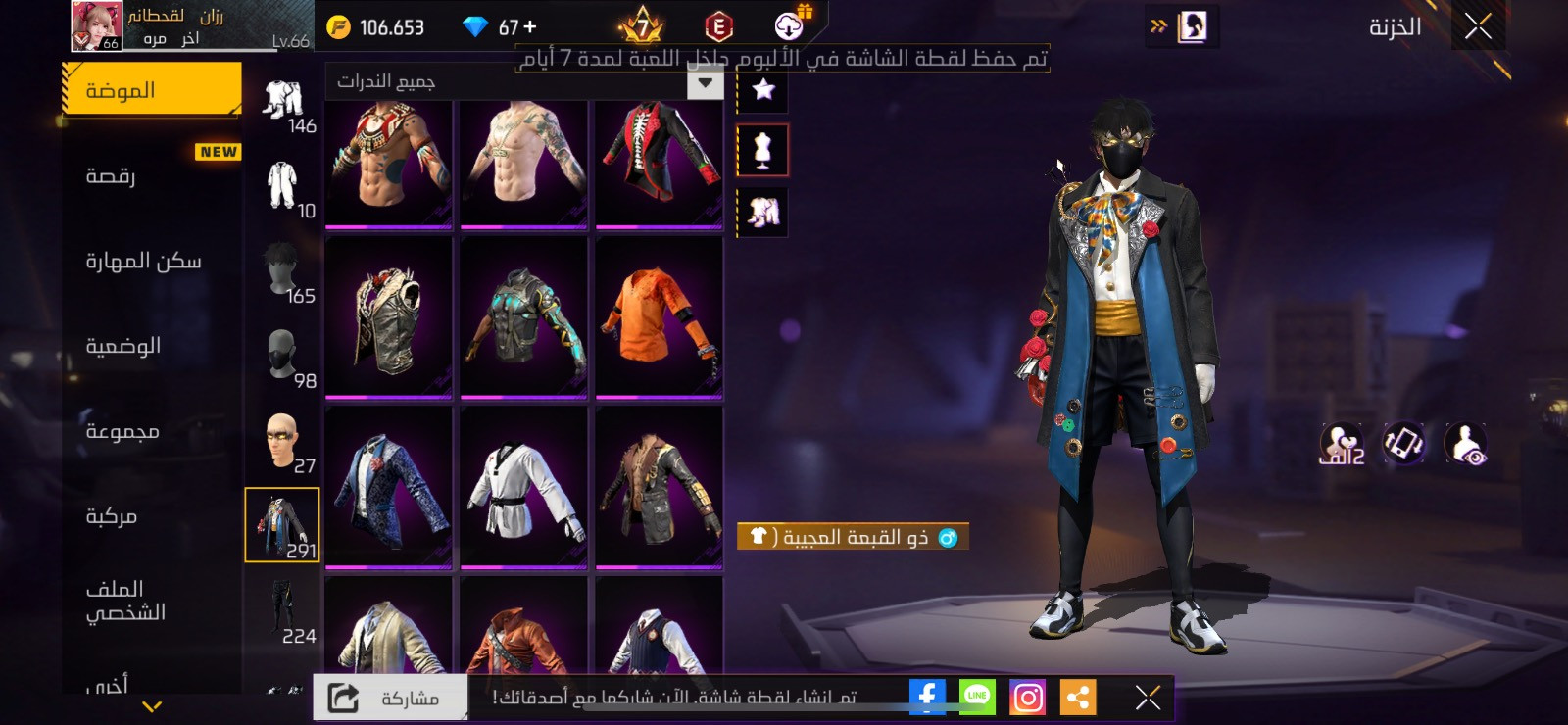Share screenshot to Instagram
The height and width of the screenshot is (725, 1568).
pyautogui.click(x=1028, y=698)
